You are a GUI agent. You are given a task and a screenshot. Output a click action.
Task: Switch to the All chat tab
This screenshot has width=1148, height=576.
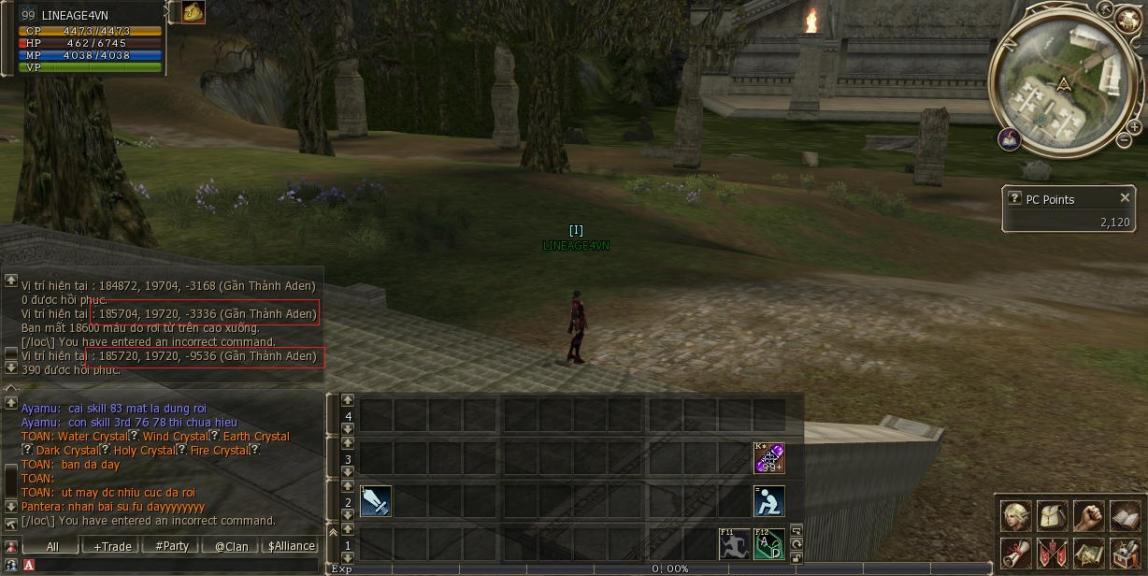52,546
